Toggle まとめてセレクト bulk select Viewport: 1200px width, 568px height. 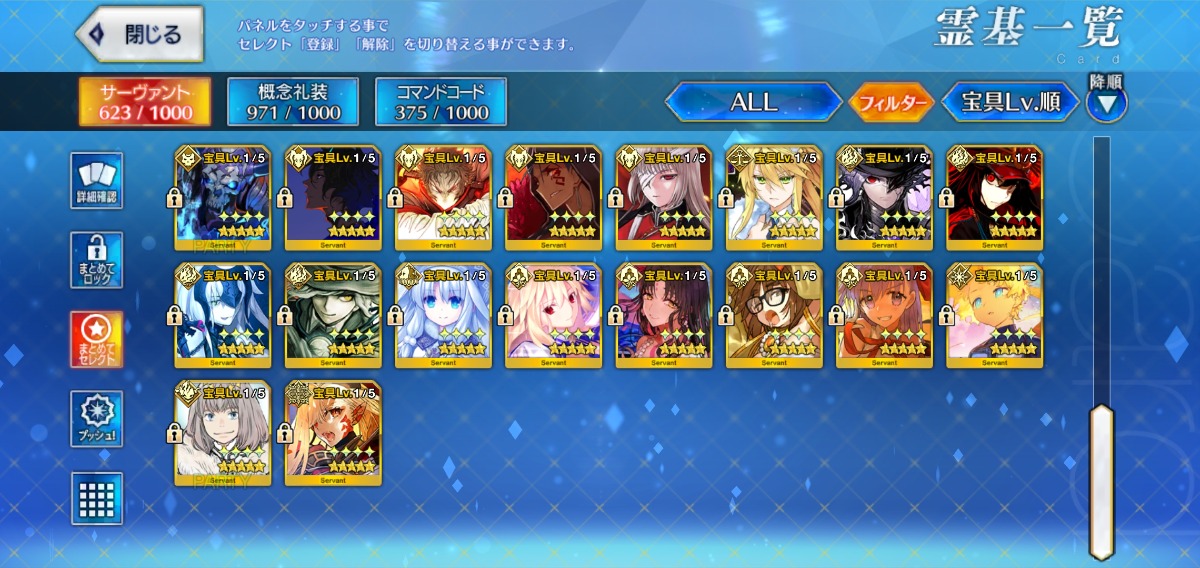pyautogui.click(x=97, y=340)
